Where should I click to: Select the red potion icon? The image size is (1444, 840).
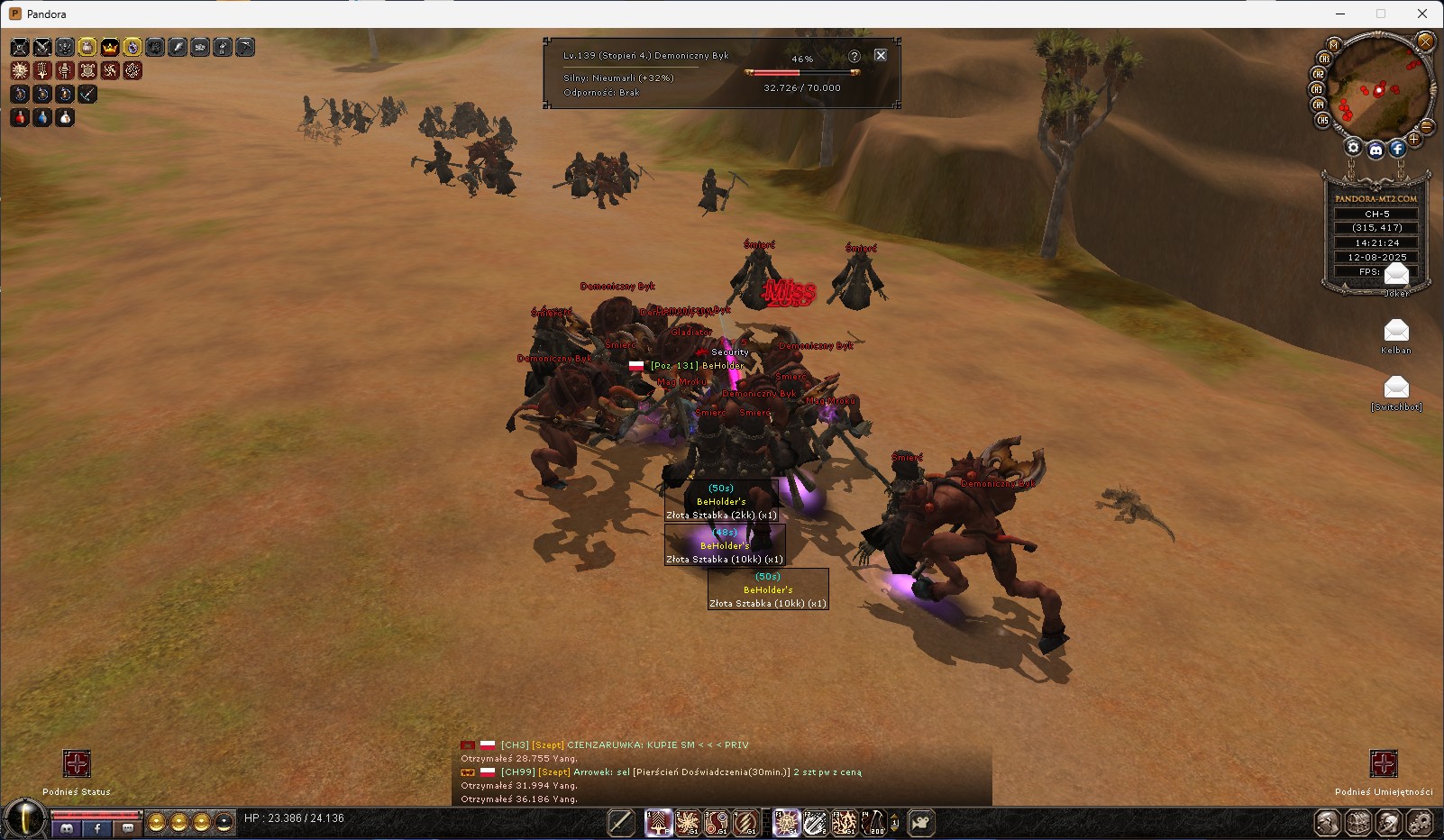20,117
